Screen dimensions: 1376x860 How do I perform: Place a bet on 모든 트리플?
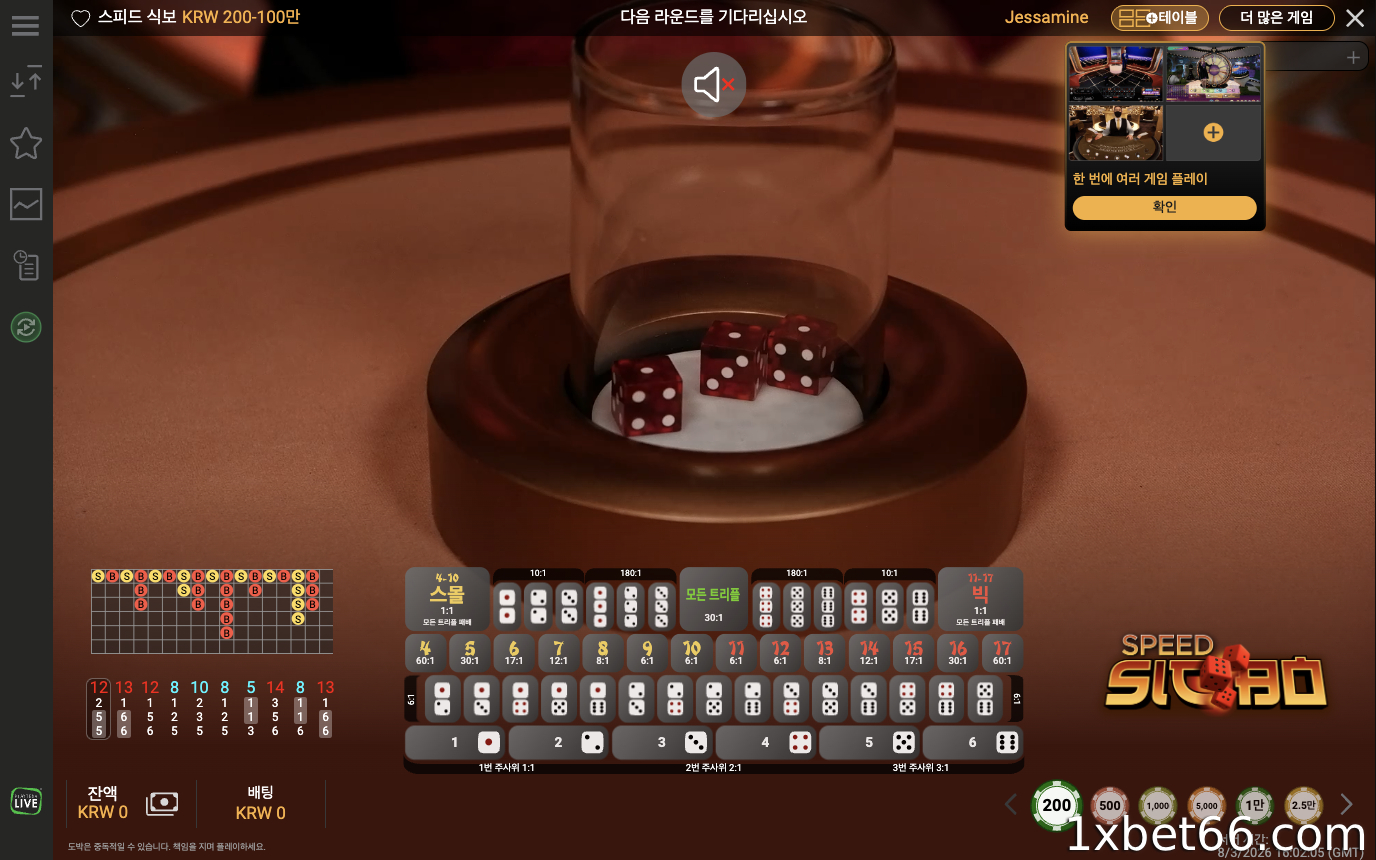713,599
